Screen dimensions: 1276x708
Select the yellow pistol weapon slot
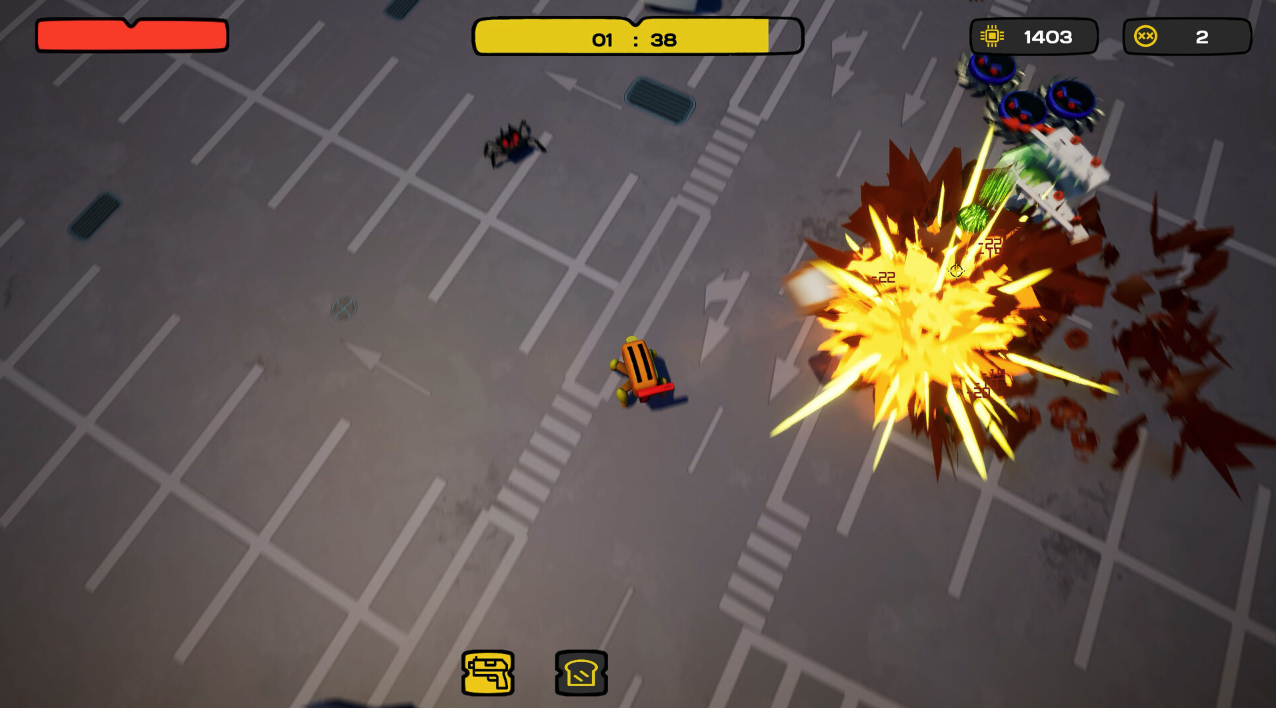tap(488, 673)
